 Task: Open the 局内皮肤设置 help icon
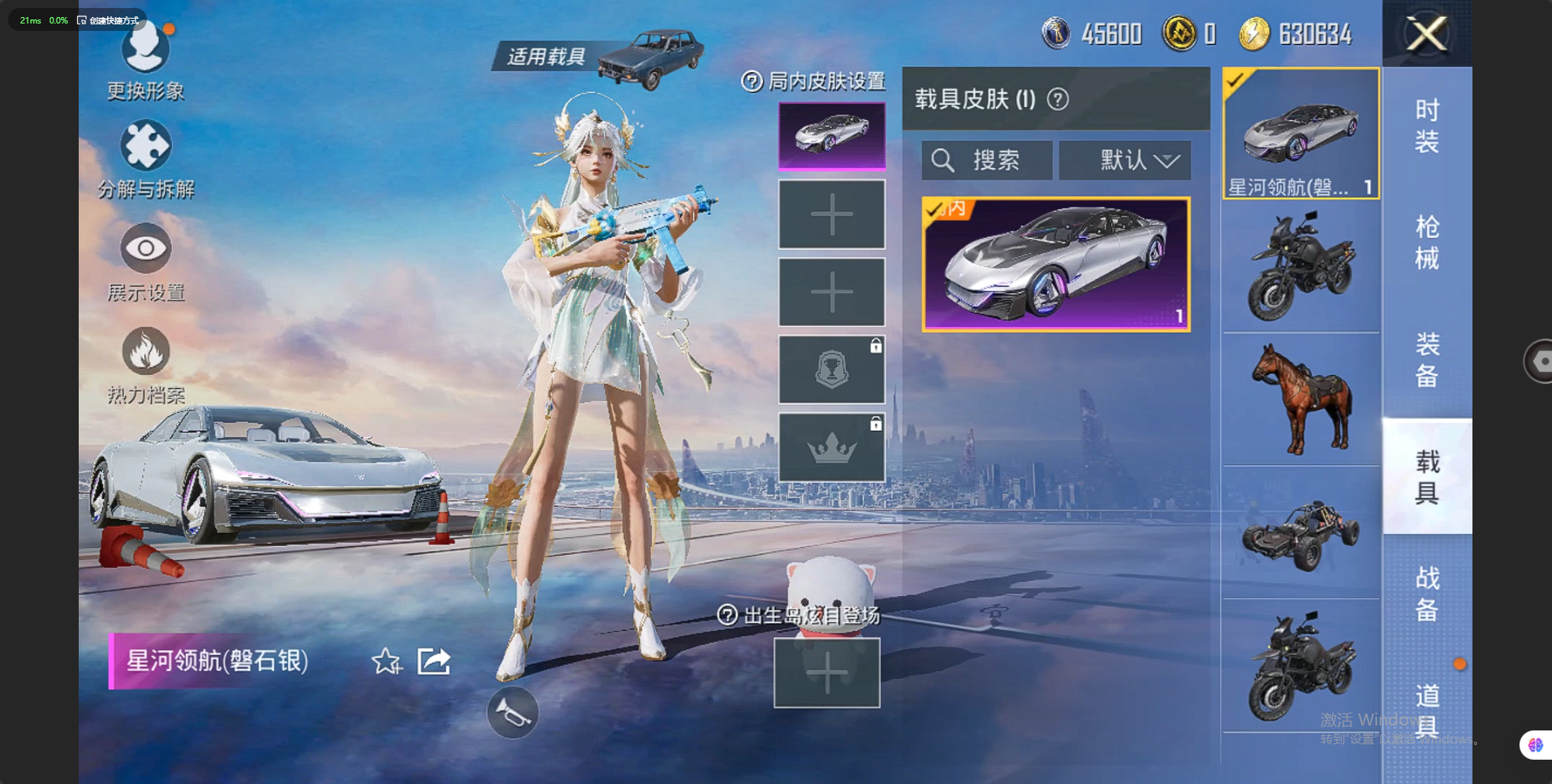coord(752,81)
